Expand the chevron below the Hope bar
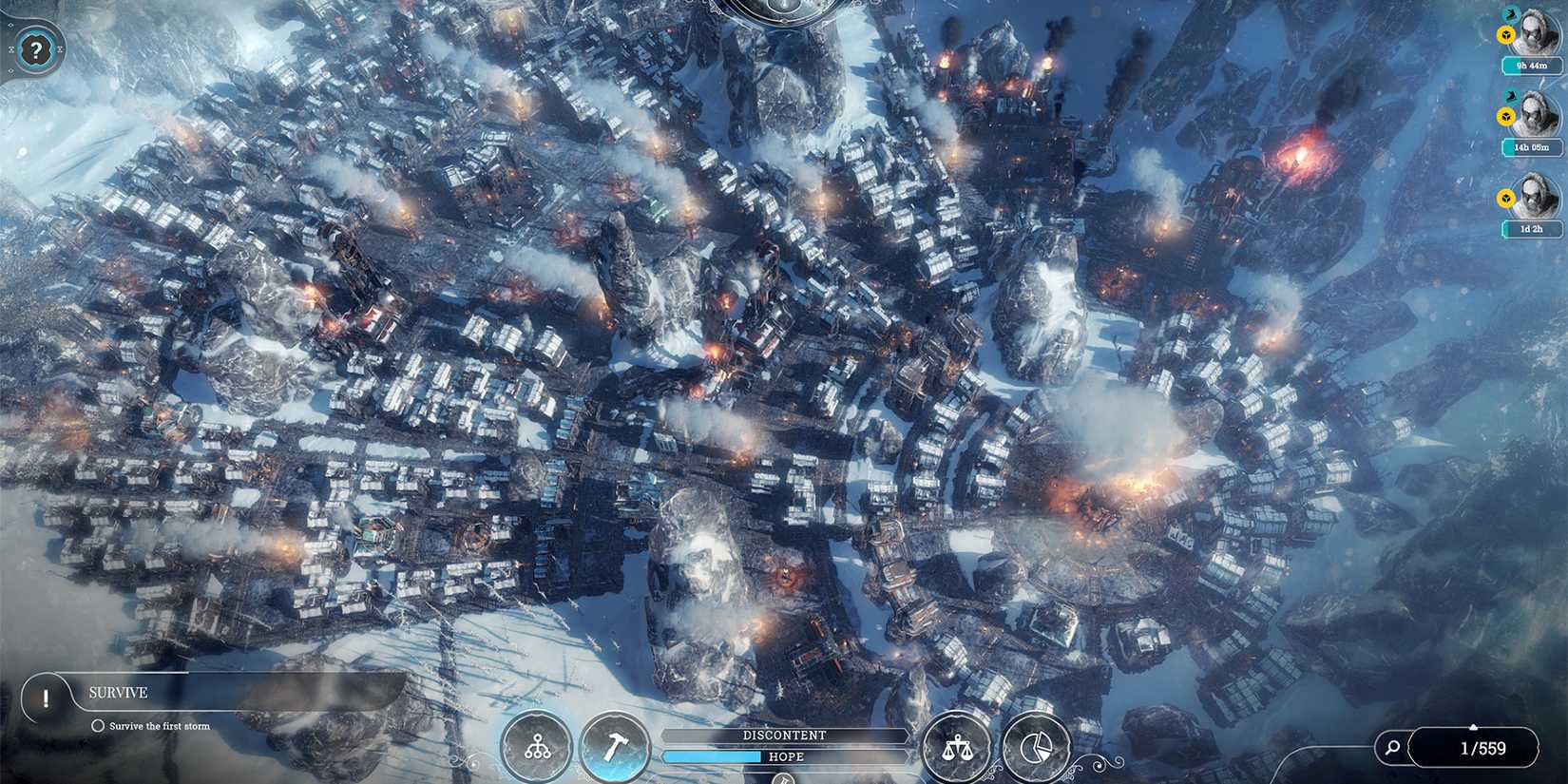This screenshot has width=1568, height=784. (784, 779)
